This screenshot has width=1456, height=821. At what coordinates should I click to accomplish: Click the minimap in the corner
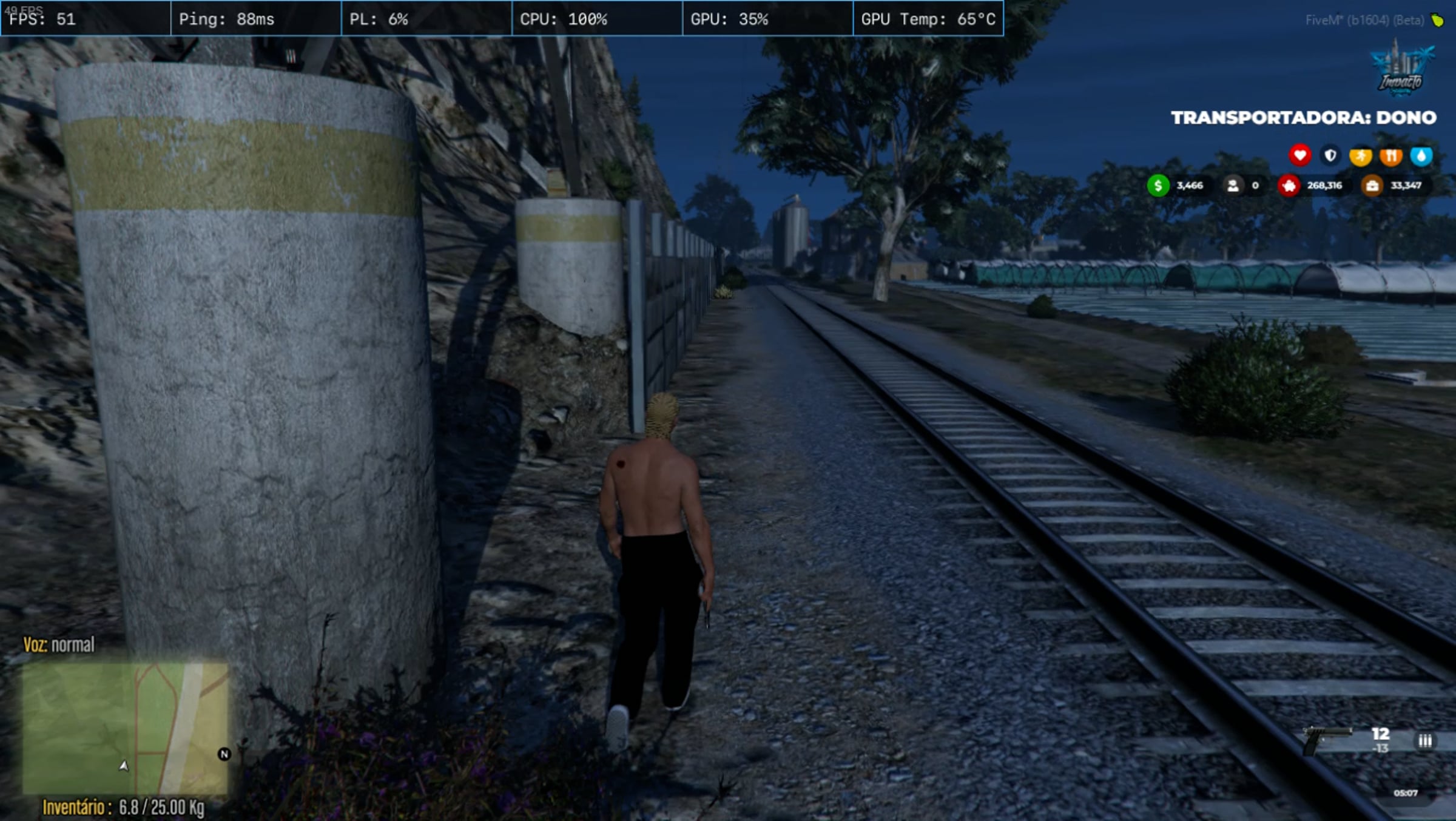coord(125,728)
